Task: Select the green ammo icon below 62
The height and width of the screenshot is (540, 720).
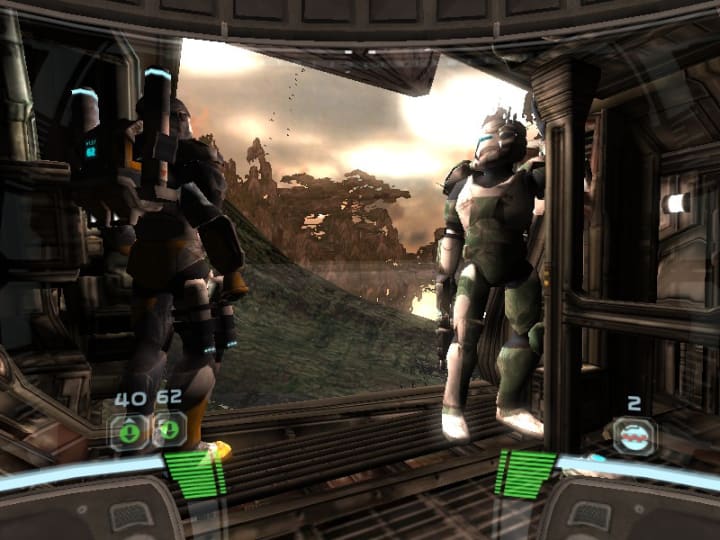Action: [169, 431]
